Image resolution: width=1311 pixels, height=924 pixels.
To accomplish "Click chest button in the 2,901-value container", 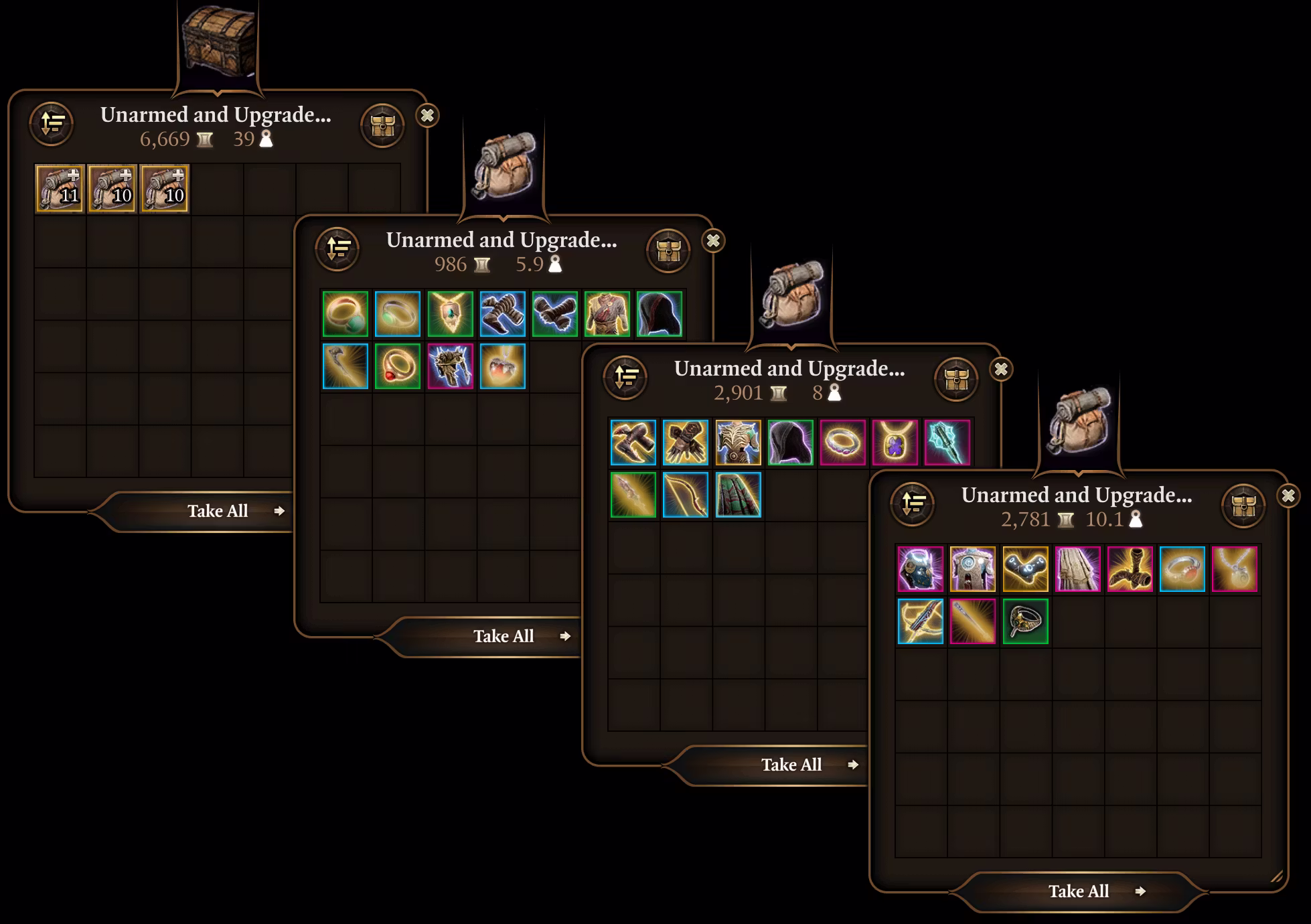I will (956, 379).
